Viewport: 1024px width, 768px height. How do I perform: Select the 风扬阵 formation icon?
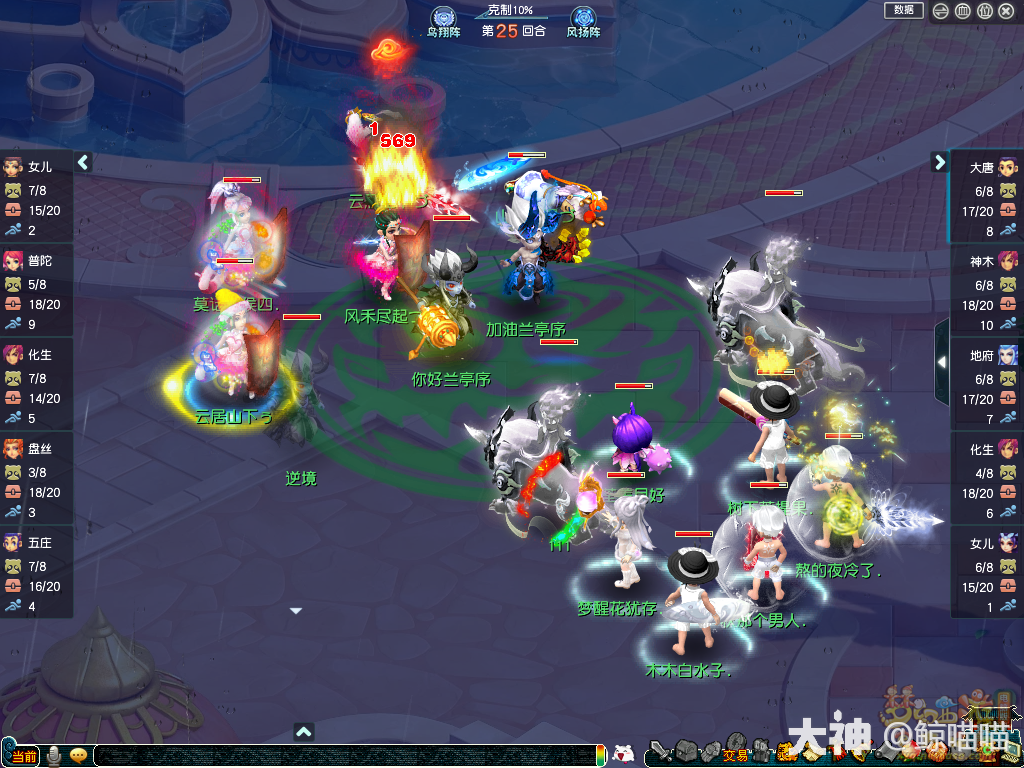[583, 18]
